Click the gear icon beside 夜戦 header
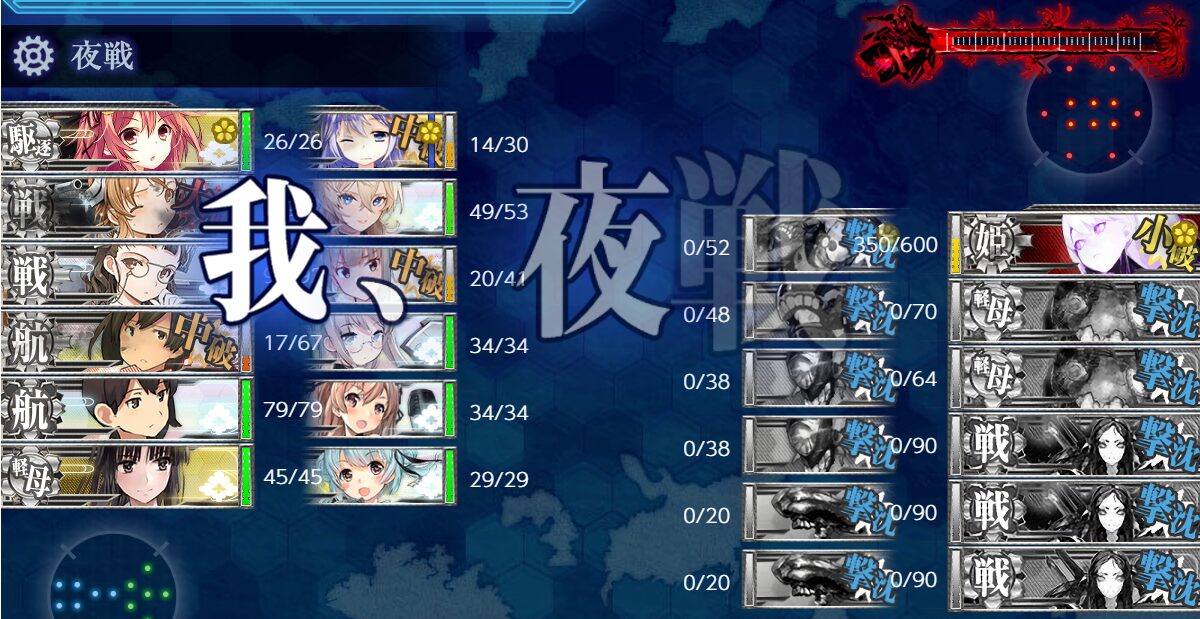 (x=33, y=57)
